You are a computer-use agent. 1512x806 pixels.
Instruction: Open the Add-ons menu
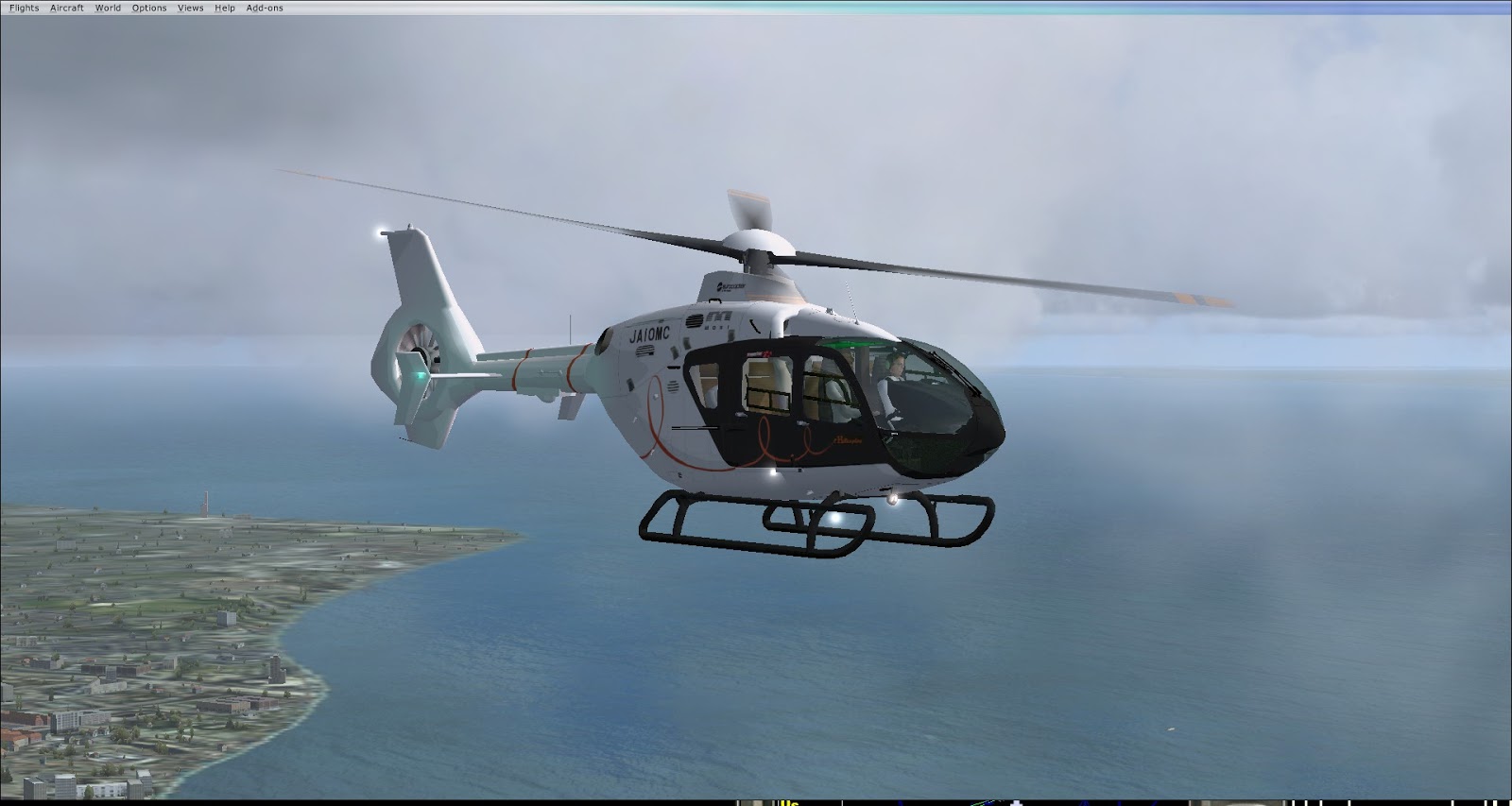265,8
